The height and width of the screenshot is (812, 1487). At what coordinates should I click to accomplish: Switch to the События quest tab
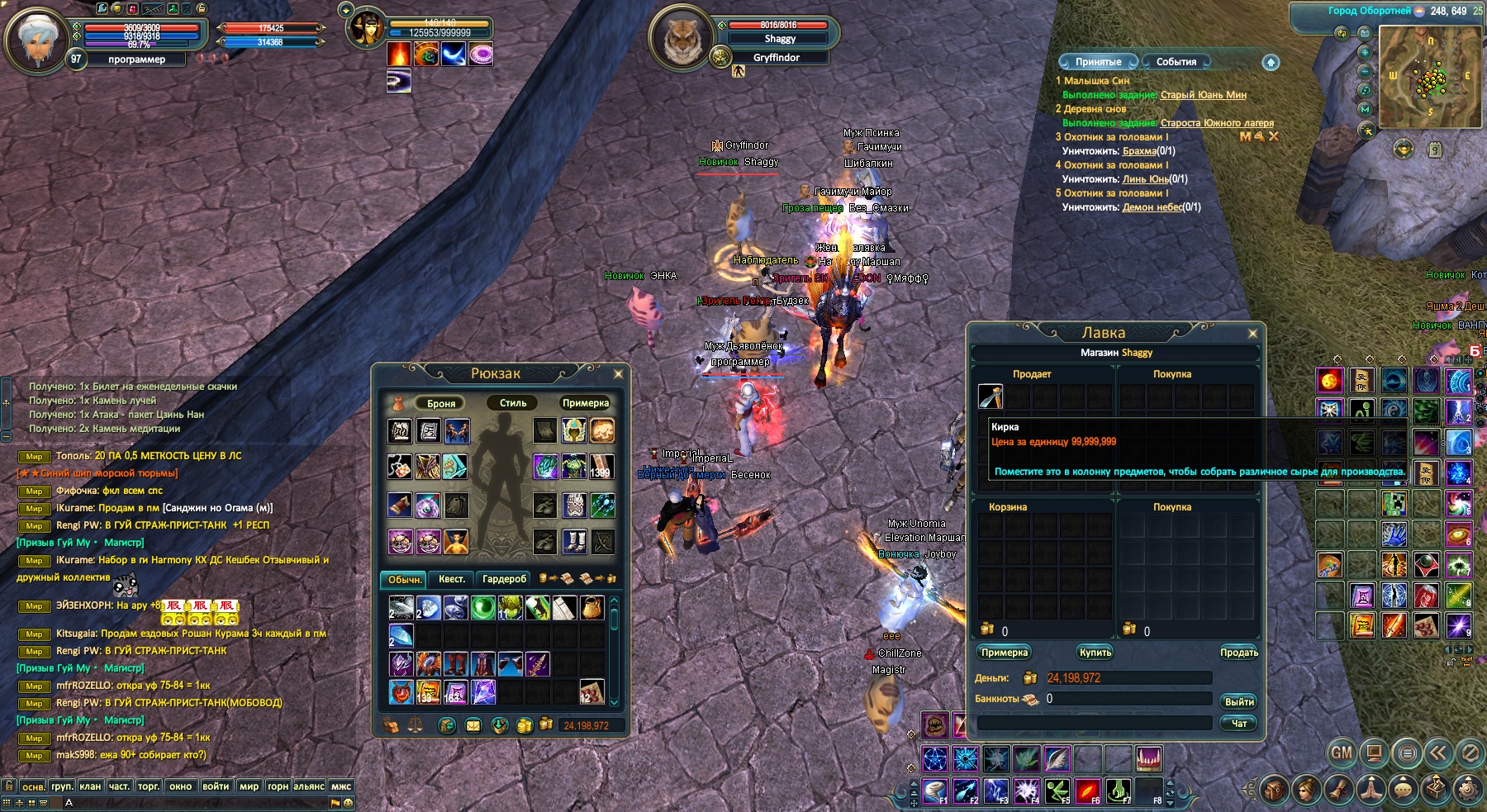click(1176, 62)
